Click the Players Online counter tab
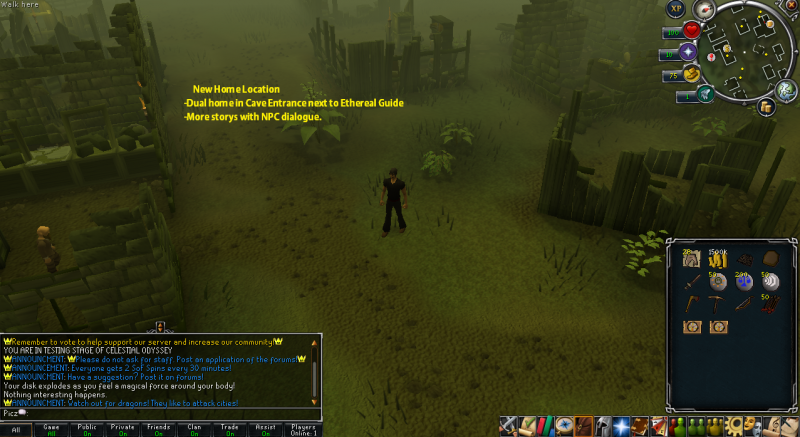The width and height of the screenshot is (800, 437). 301,429
